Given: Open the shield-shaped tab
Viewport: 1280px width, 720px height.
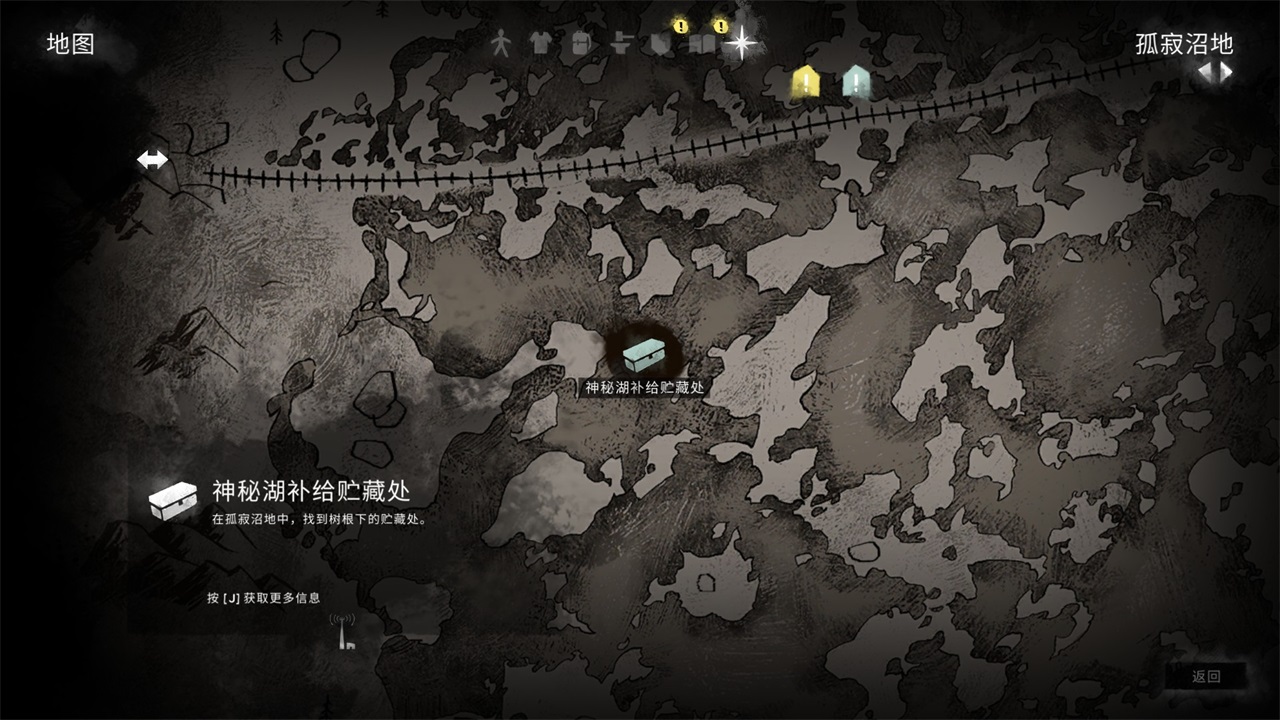Looking at the screenshot, I should (660, 44).
